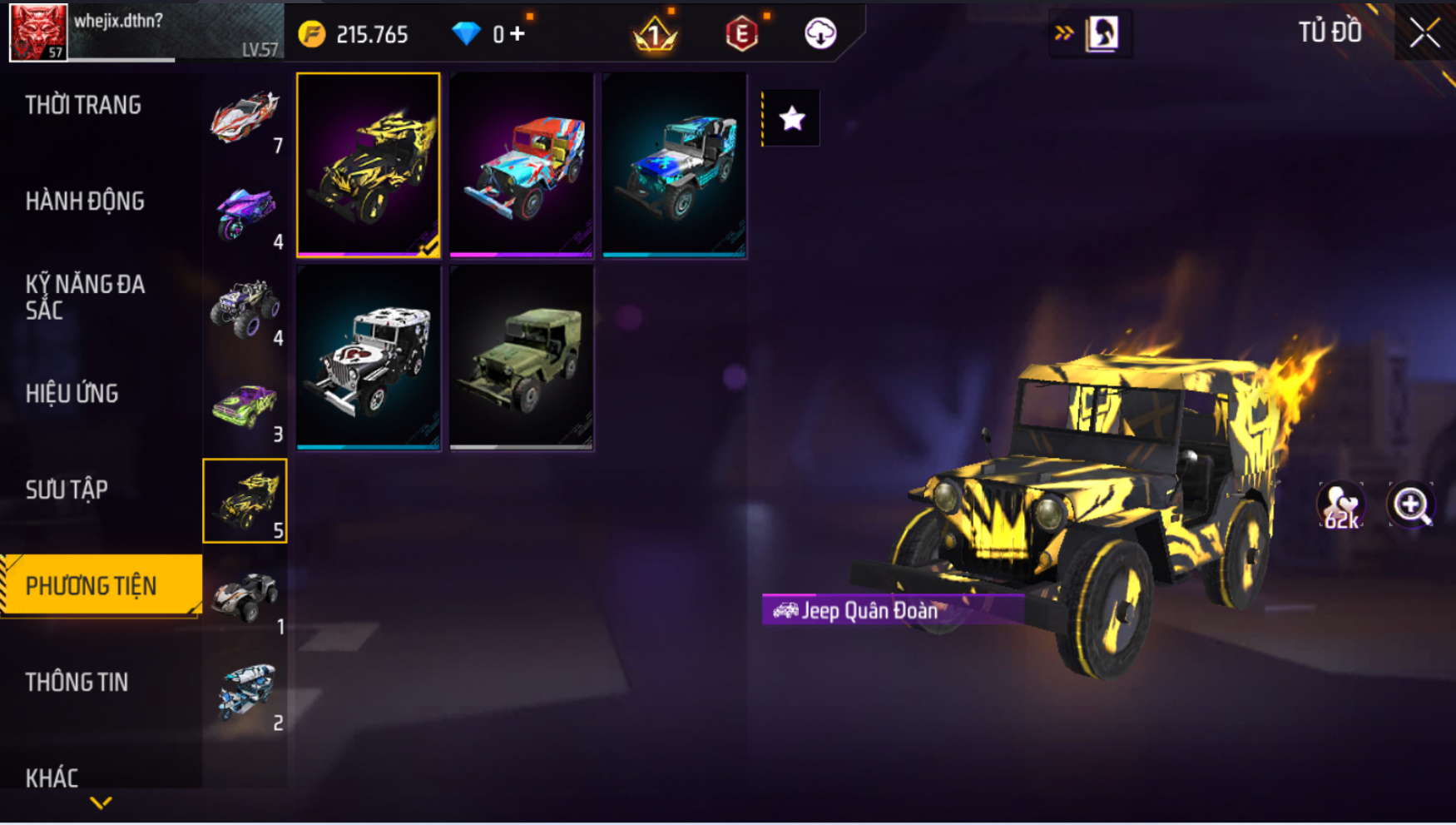Open the Hiệu Ứng category
This screenshot has height=825, width=1456.
pos(72,394)
